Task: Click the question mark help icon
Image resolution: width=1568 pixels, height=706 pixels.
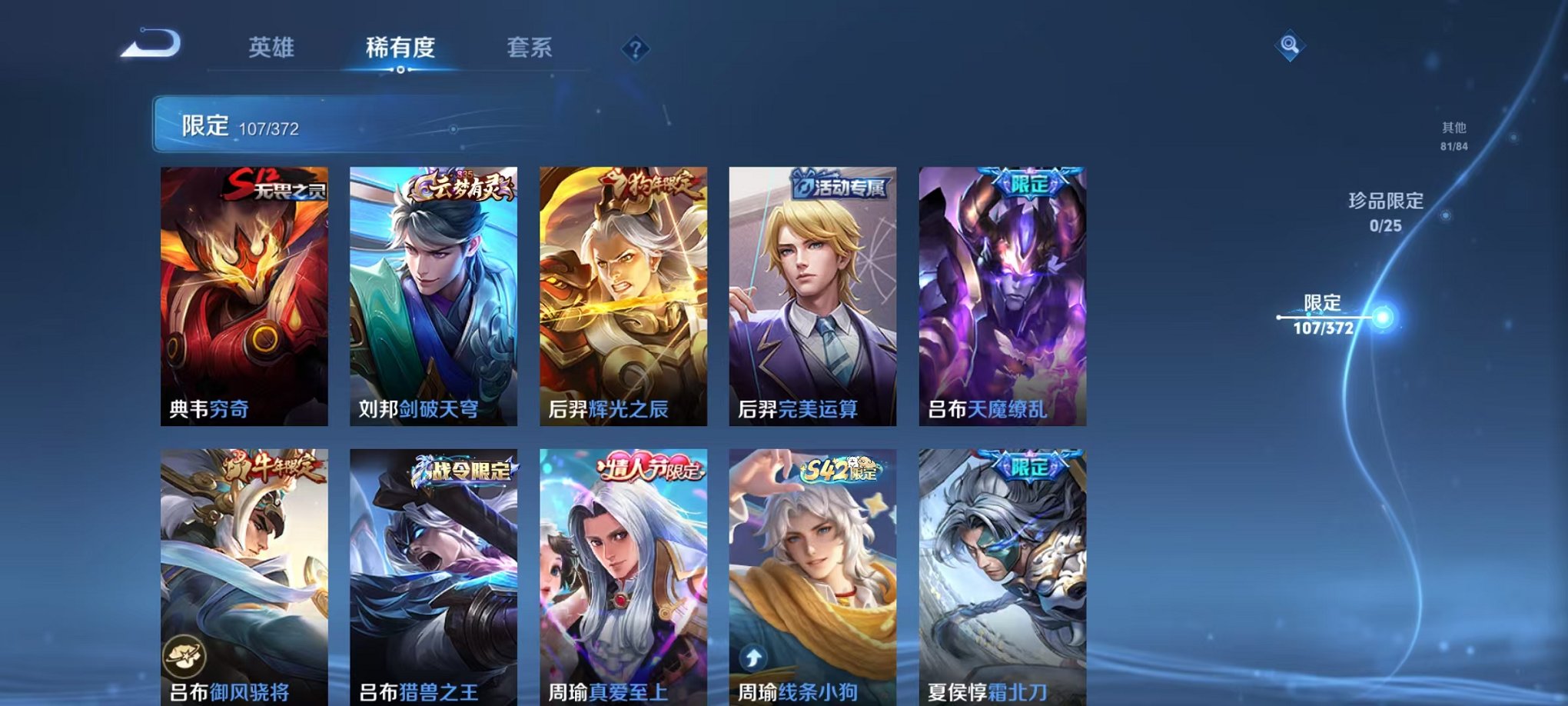Action: 633,50
